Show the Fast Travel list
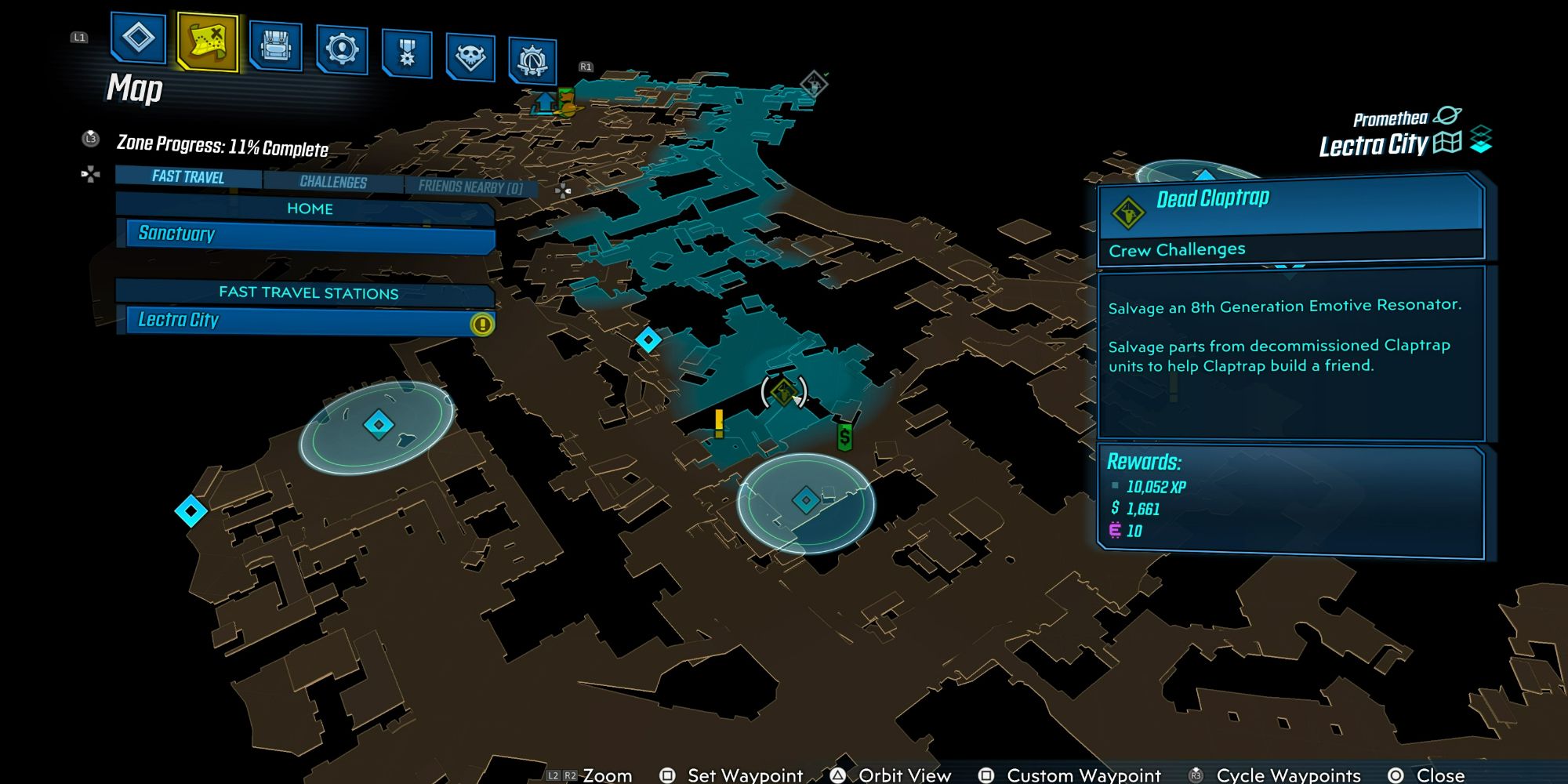This screenshot has height=784, width=1568. point(188,177)
